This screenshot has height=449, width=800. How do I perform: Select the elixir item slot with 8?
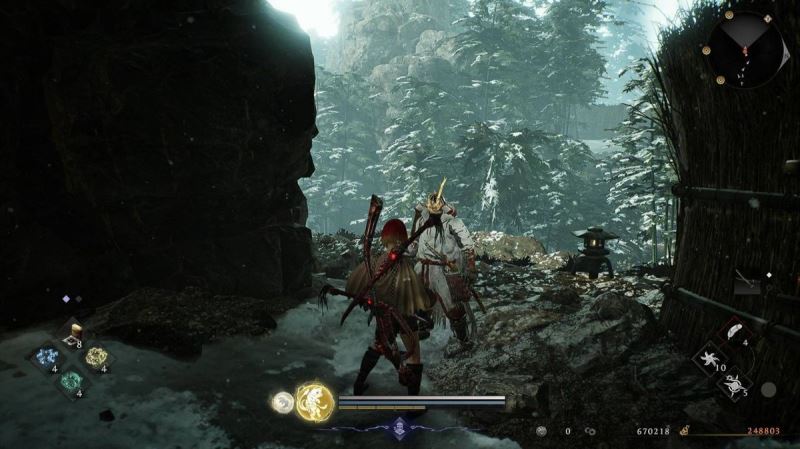coord(72,335)
